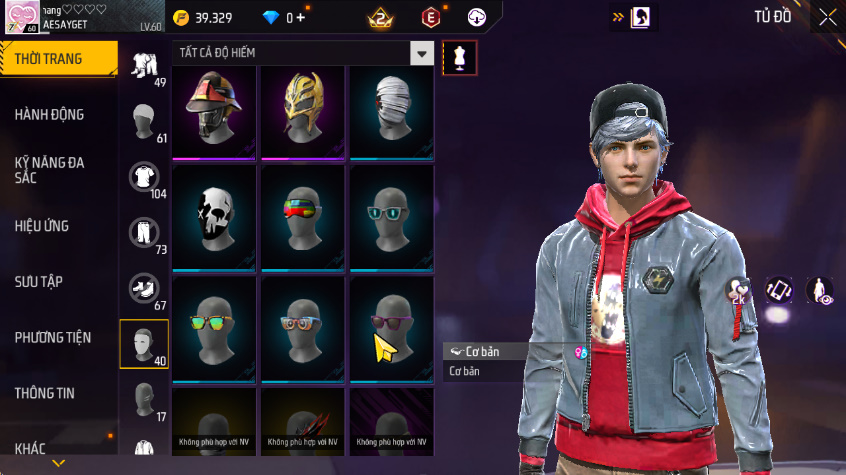Image resolution: width=846 pixels, height=475 pixels.
Task: Add diamonds with the plus button
Action: coord(302,18)
